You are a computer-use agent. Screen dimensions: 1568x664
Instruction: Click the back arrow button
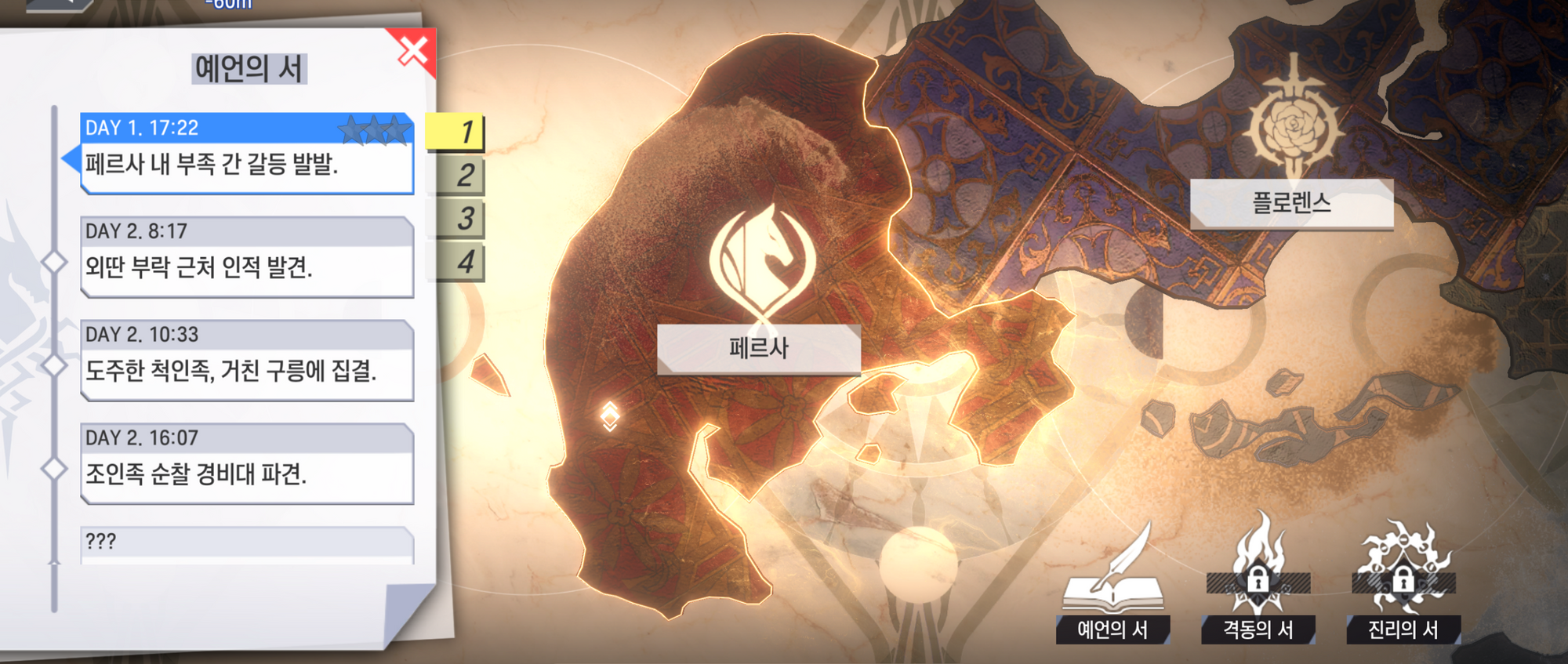point(59,4)
